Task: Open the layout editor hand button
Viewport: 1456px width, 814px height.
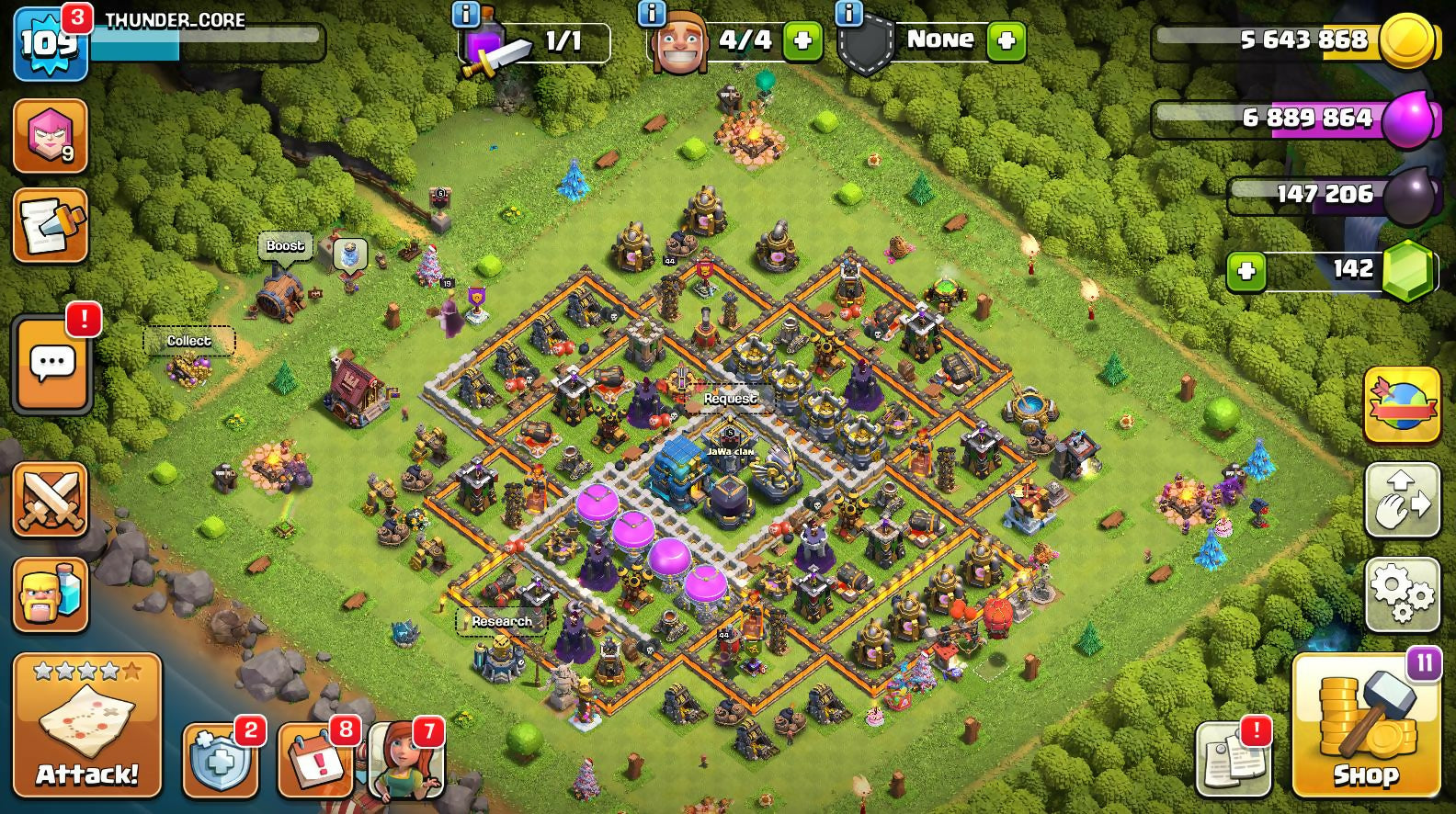Action: pyautogui.click(x=1402, y=500)
